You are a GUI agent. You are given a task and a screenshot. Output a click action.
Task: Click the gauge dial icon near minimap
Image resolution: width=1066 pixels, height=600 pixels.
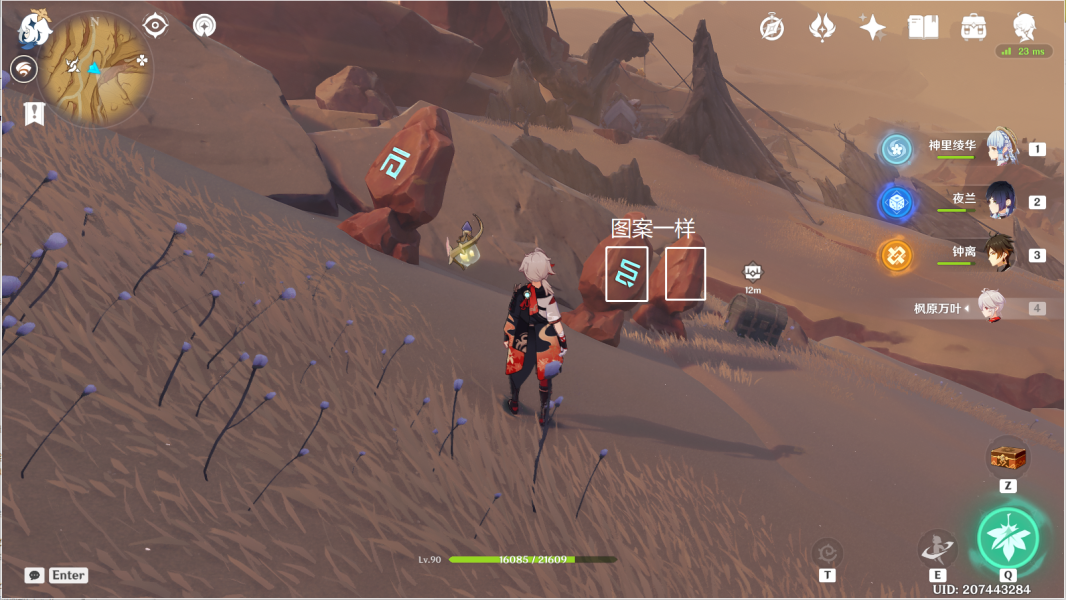click(x=204, y=25)
